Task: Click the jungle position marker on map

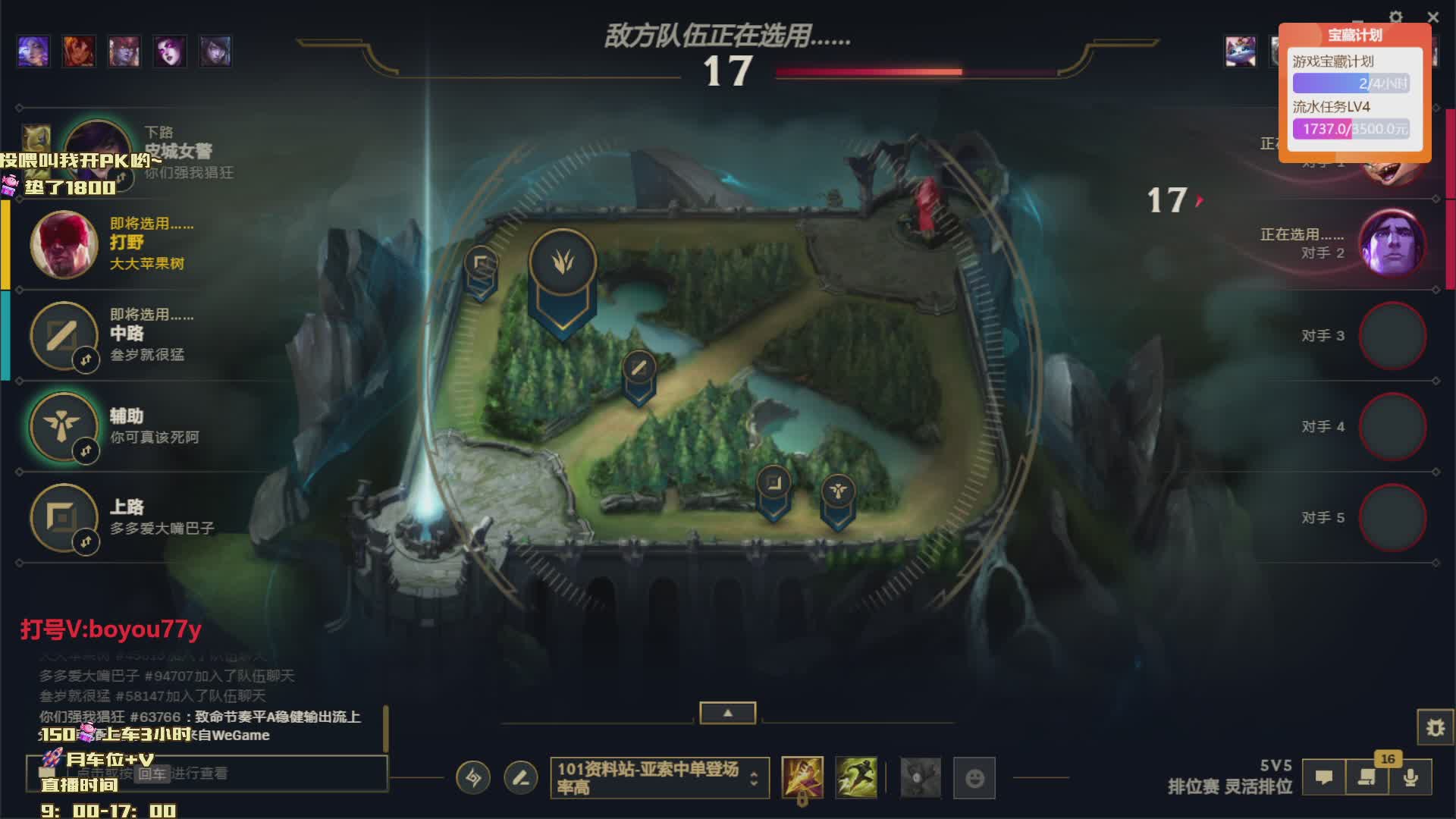Action: 562,262
